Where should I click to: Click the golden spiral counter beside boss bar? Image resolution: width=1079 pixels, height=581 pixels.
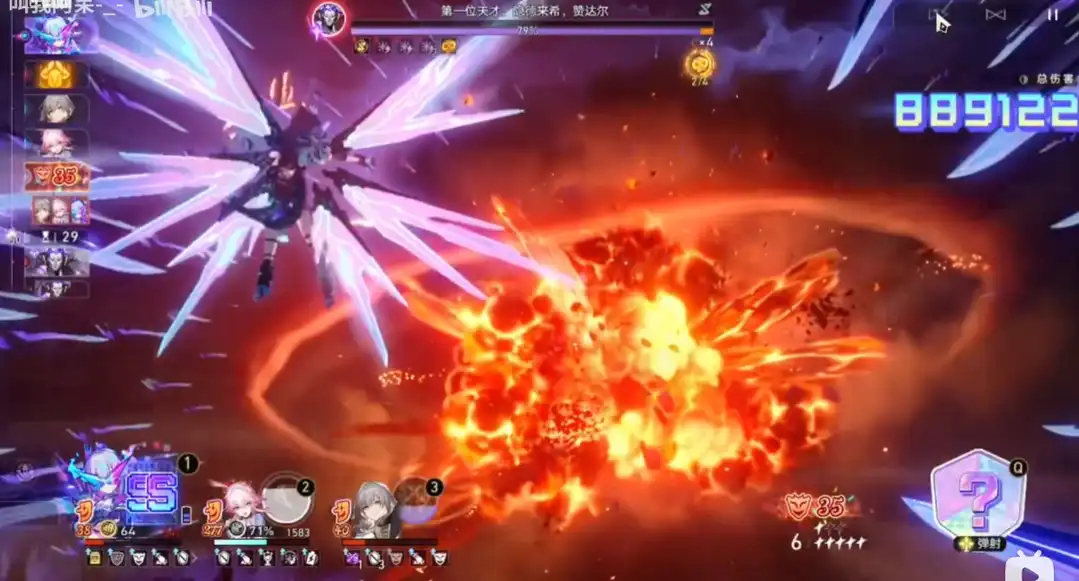(699, 64)
